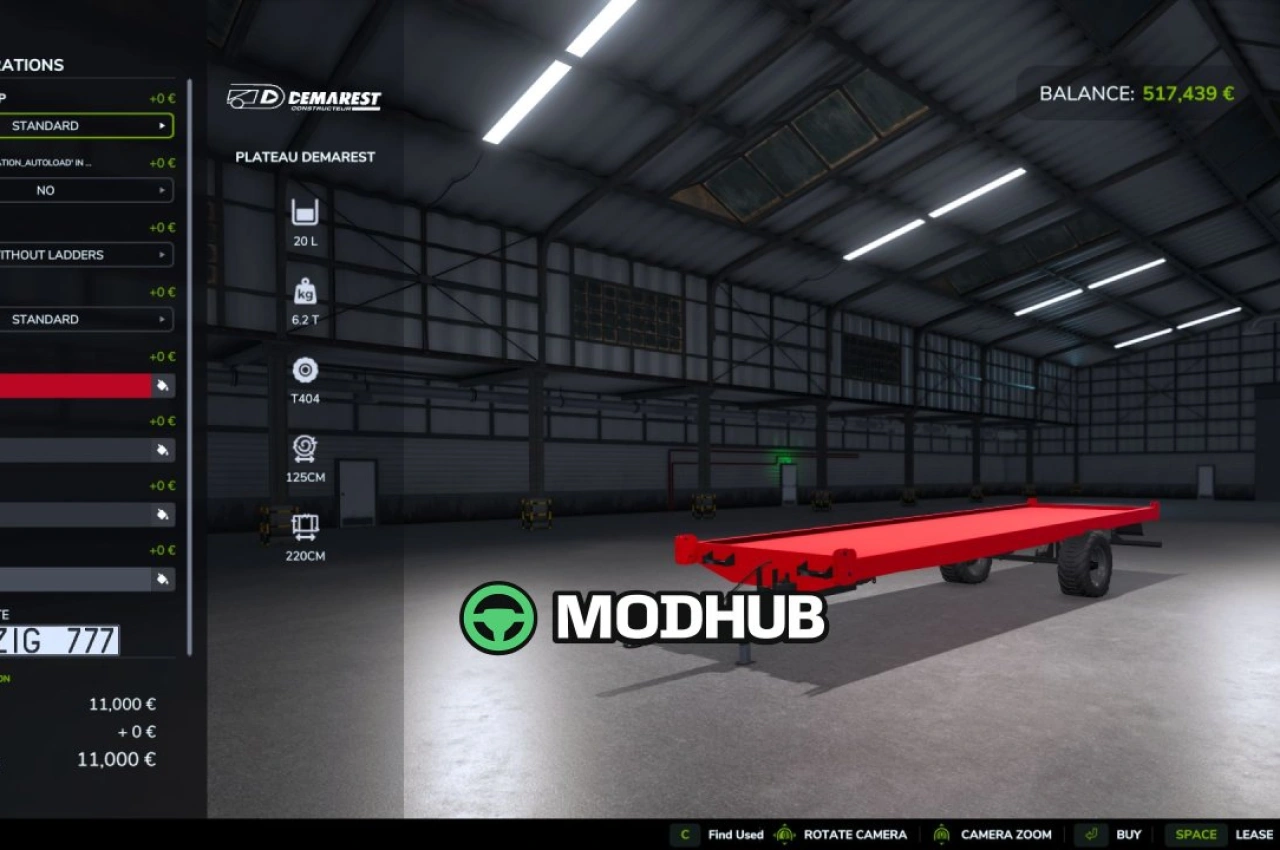This screenshot has width=1280, height=850.
Task: Click Find Used option
Action: tap(735, 833)
